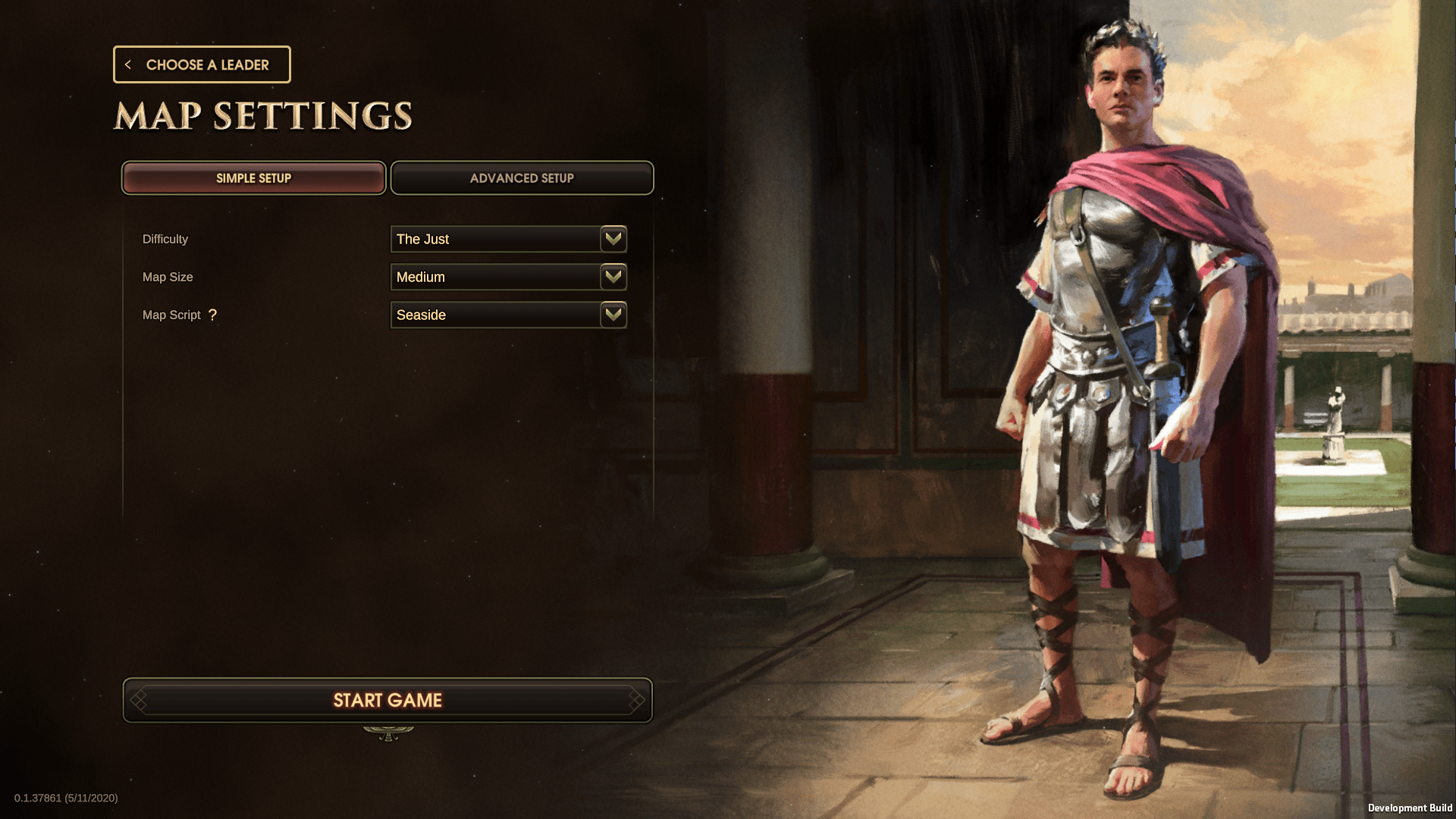Open the Difficulty dropdown showing The Just
The height and width of the screenshot is (819, 1456).
pyautogui.click(x=508, y=239)
